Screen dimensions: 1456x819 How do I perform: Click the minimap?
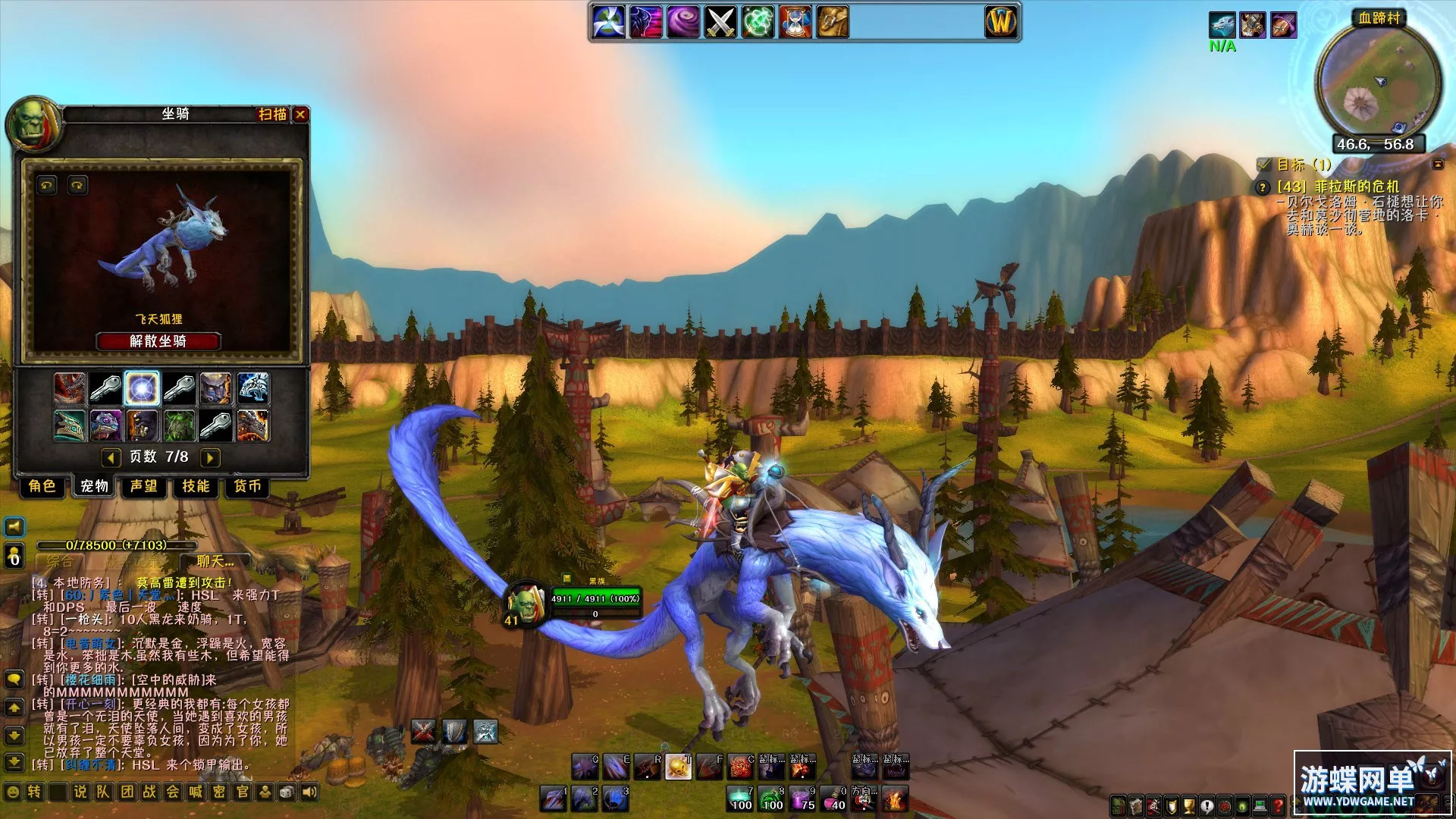coord(1378,82)
